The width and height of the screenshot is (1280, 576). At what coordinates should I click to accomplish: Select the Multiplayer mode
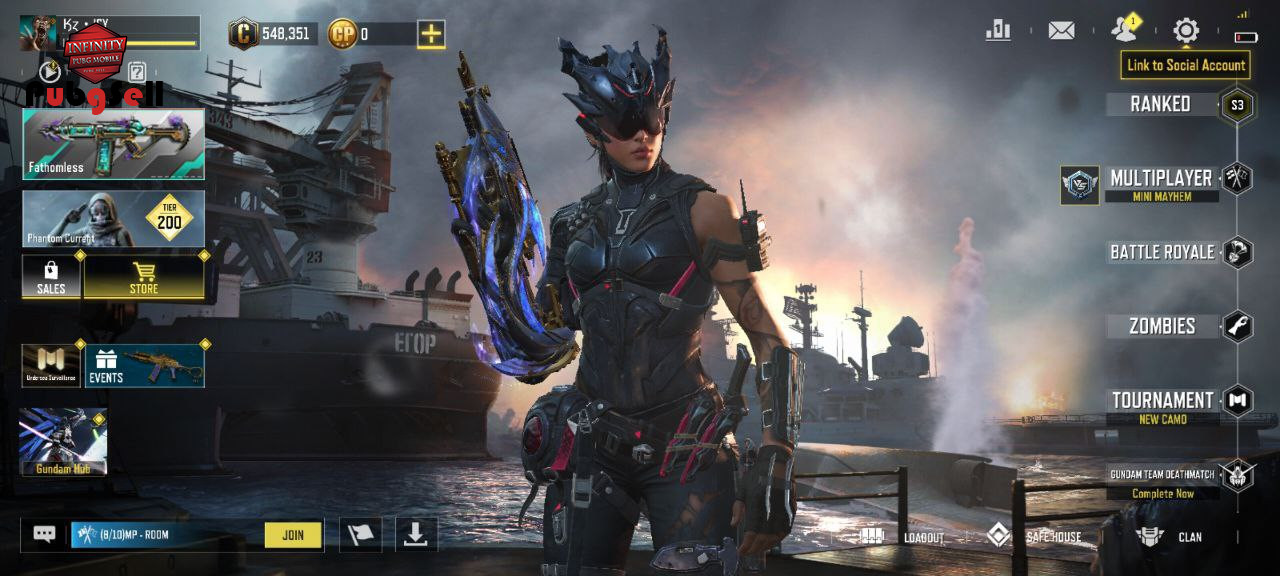(x=1160, y=179)
